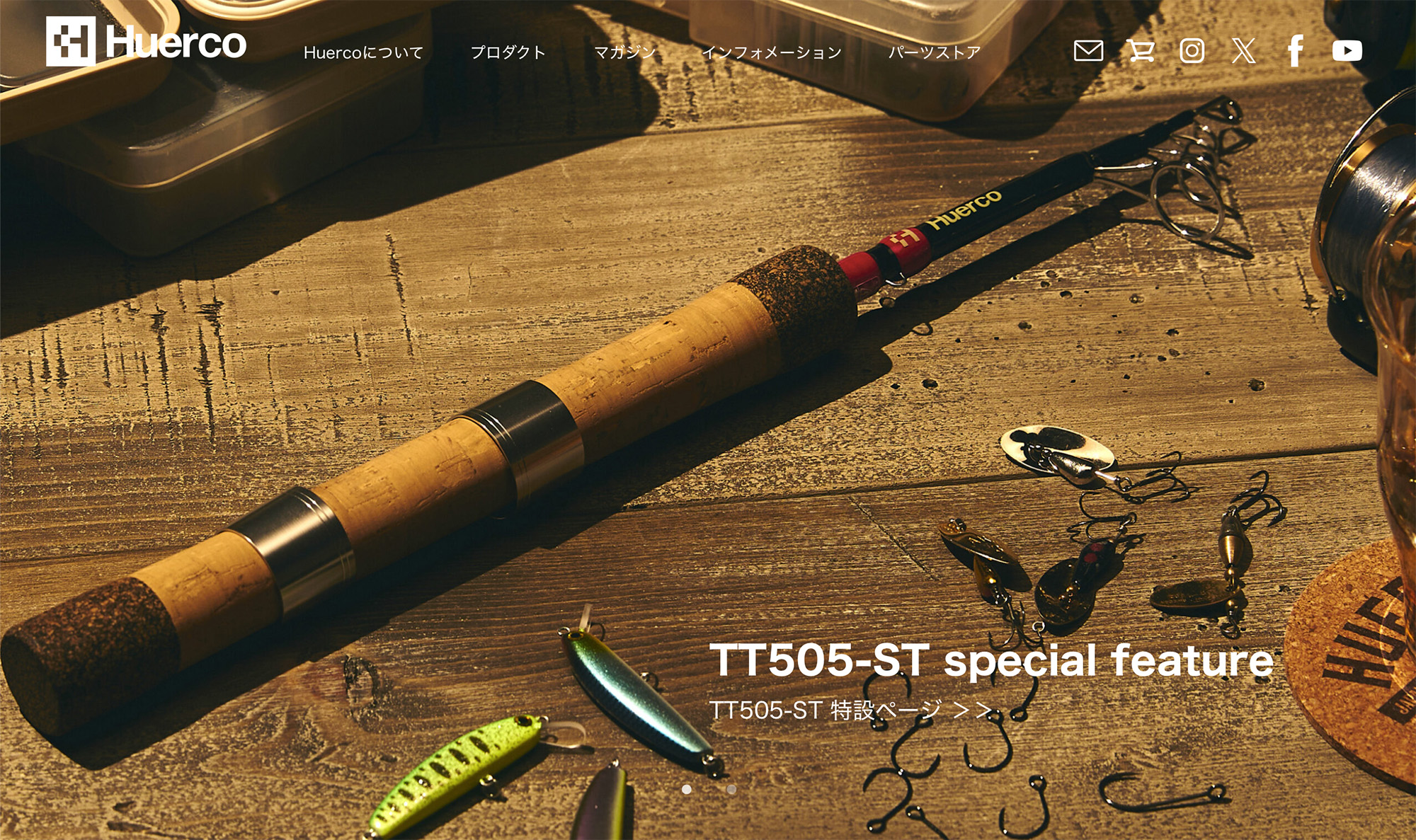
Task: Open the shopping cart icon
Action: (x=1140, y=51)
